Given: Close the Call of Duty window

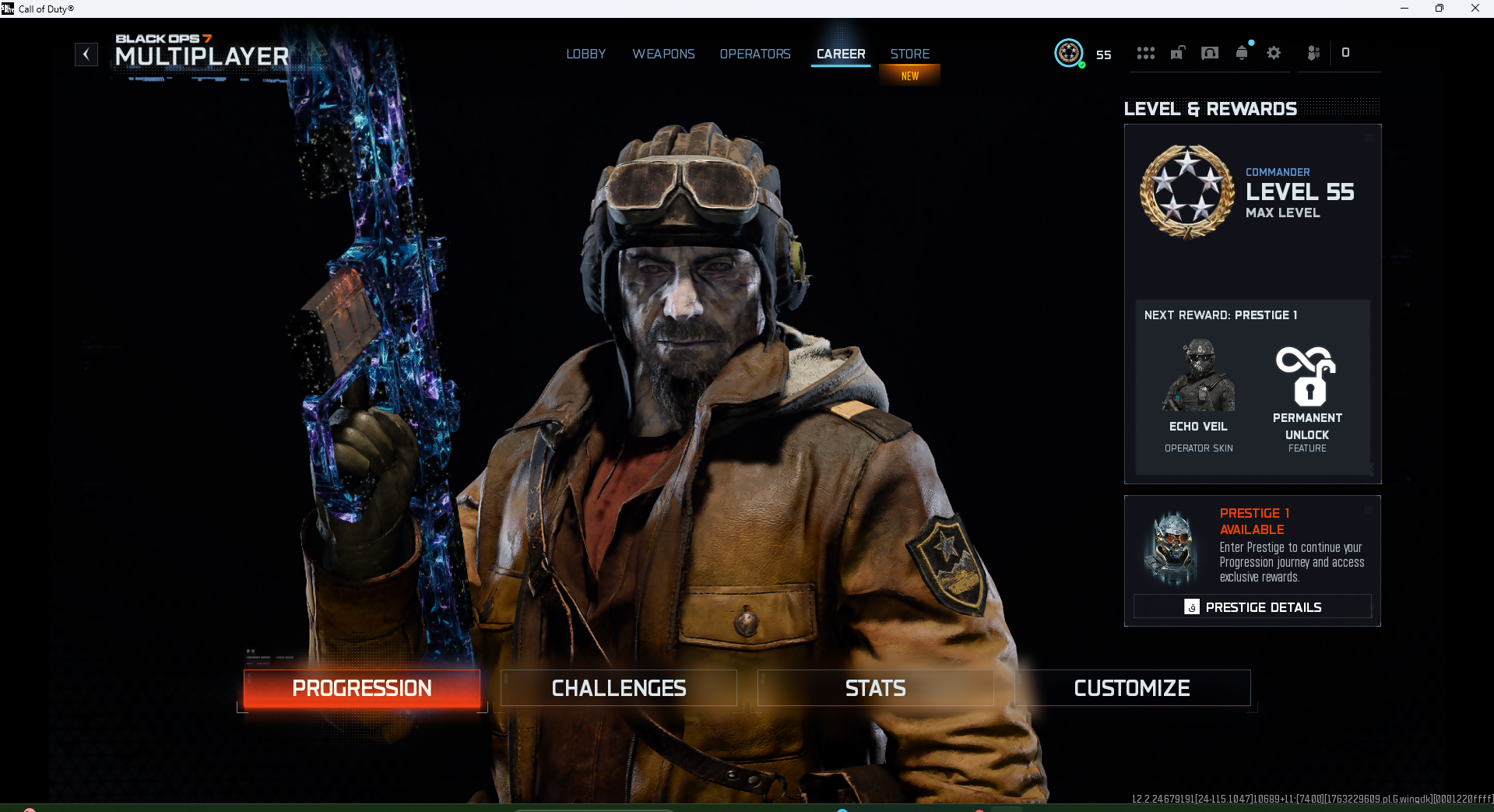Looking at the screenshot, I should [1475, 9].
